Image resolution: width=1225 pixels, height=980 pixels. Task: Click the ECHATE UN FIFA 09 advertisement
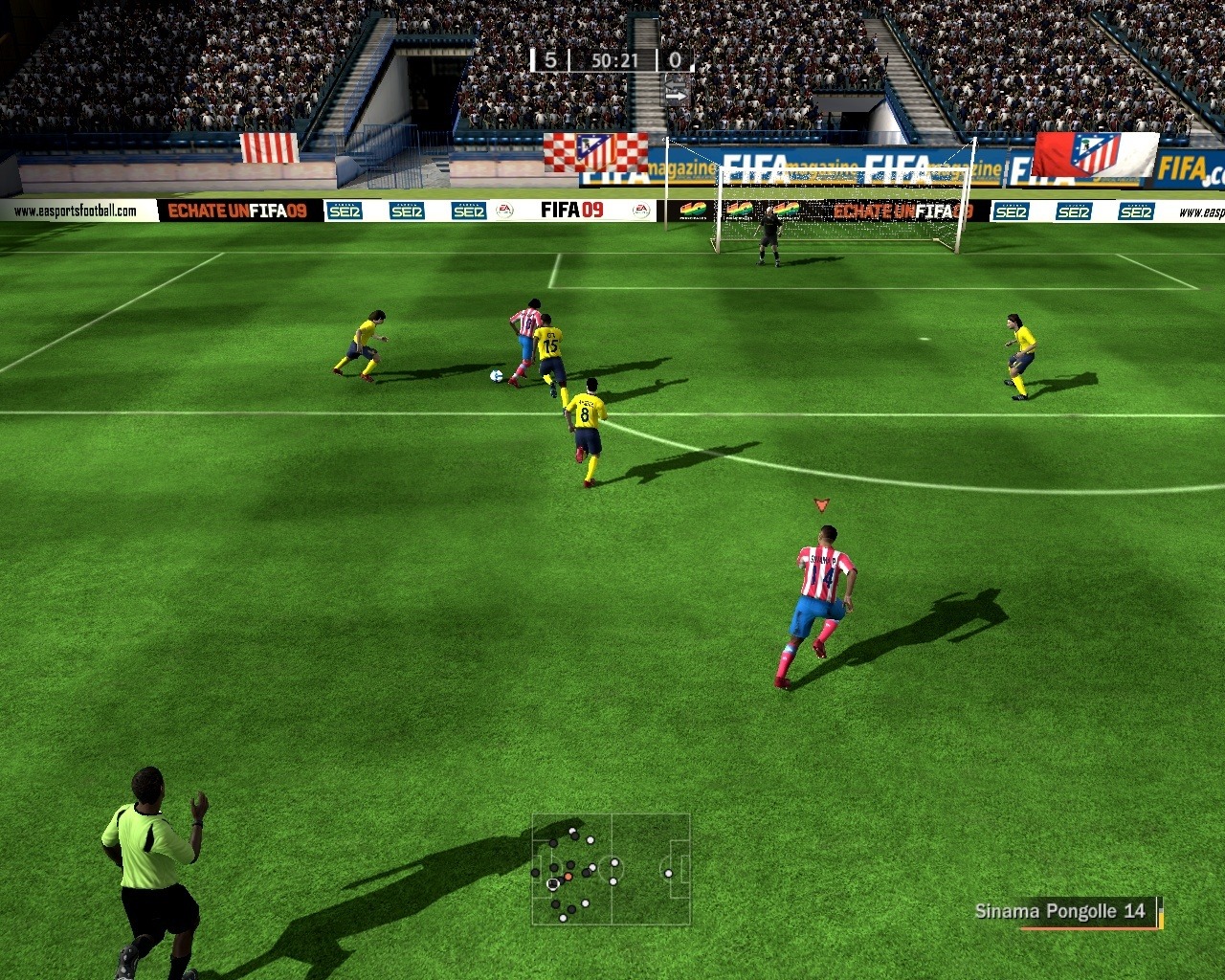tap(234, 210)
